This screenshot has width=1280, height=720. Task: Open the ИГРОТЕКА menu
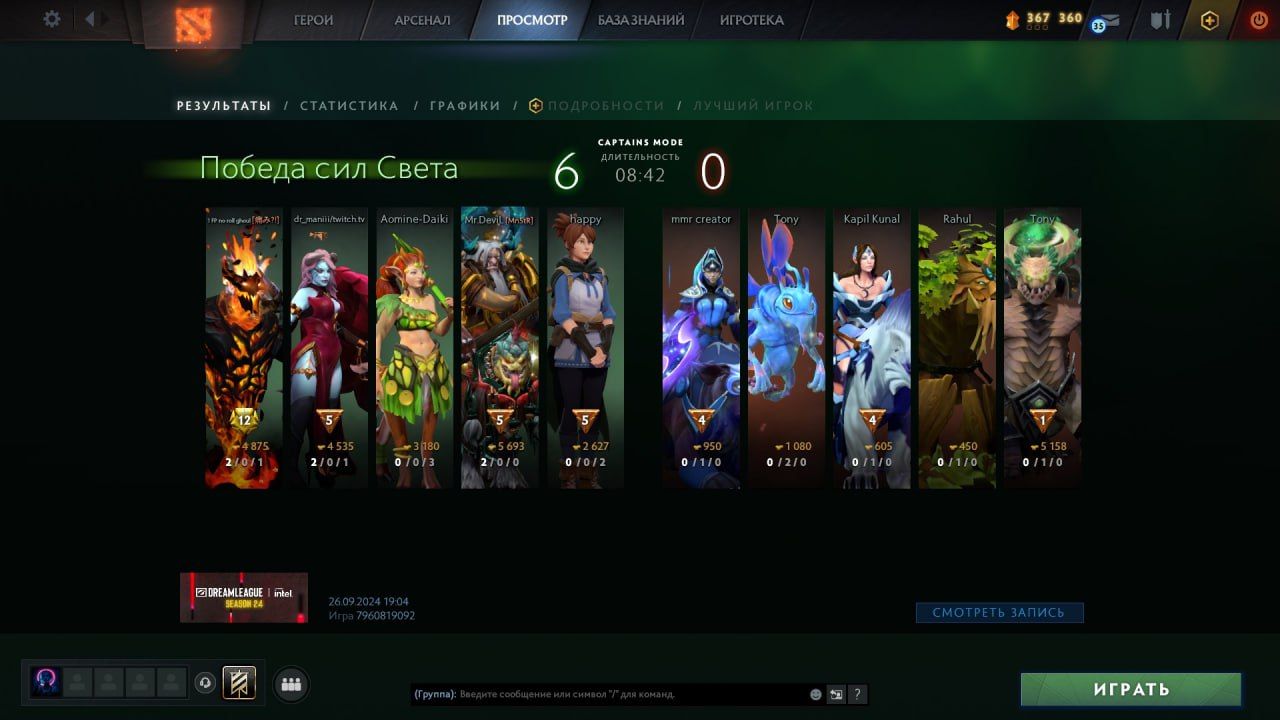[x=751, y=20]
